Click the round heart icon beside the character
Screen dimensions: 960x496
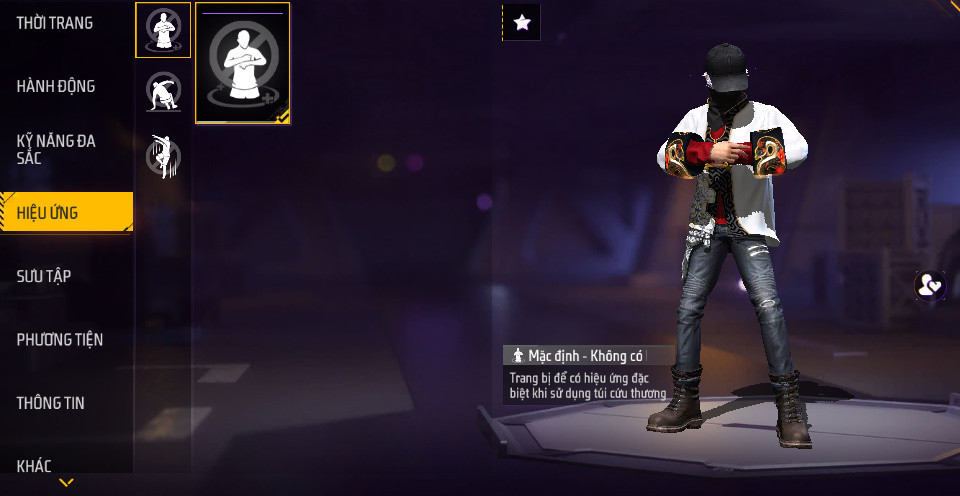930,285
